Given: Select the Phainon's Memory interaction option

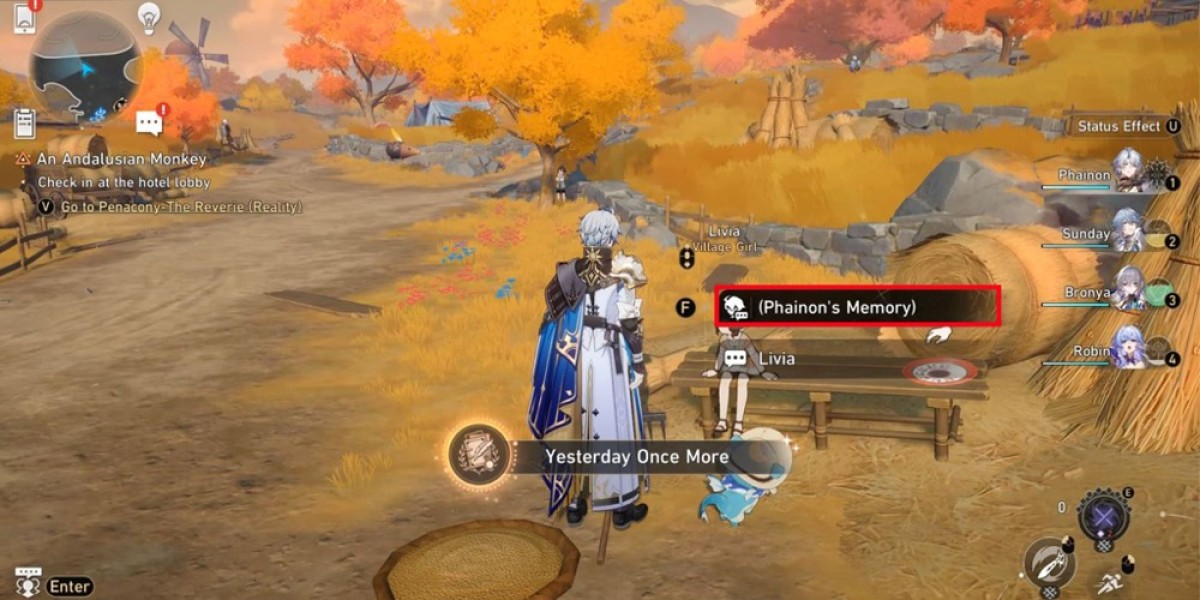Looking at the screenshot, I should coord(857,306).
